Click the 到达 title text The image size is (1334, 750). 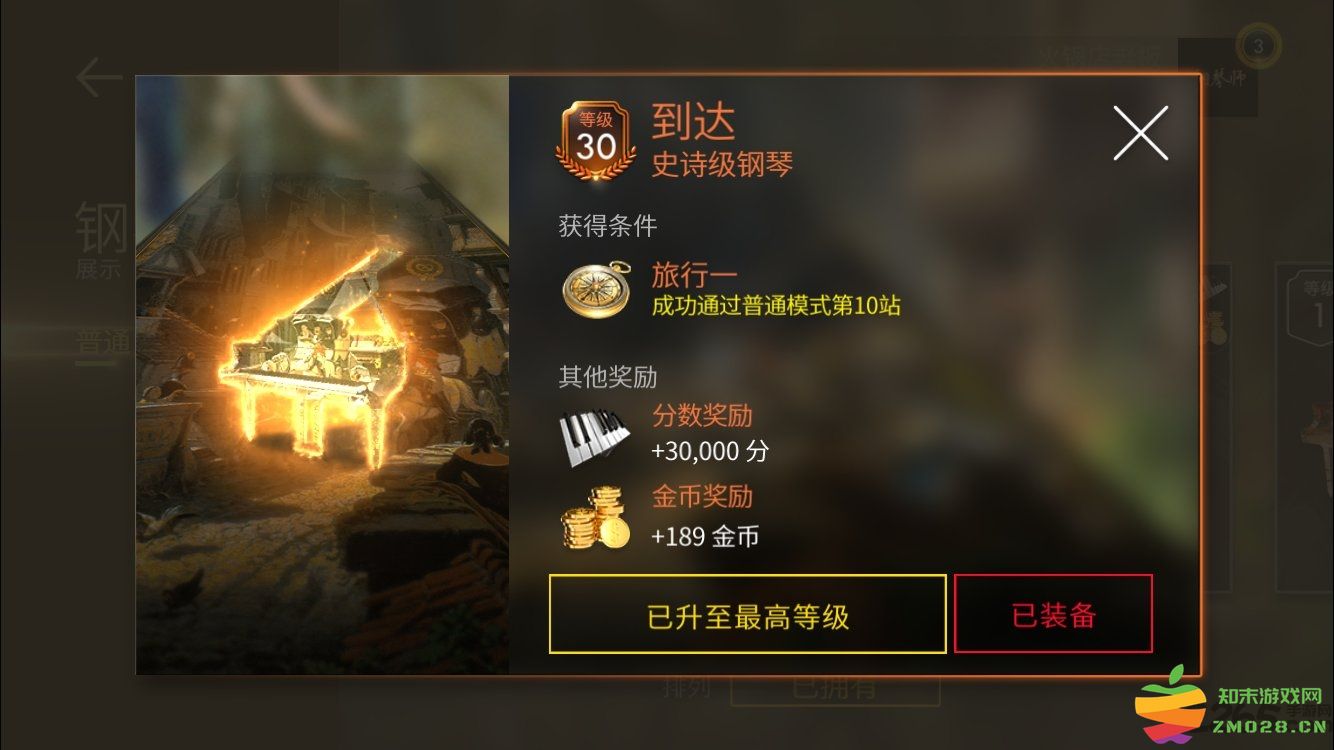pos(694,122)
